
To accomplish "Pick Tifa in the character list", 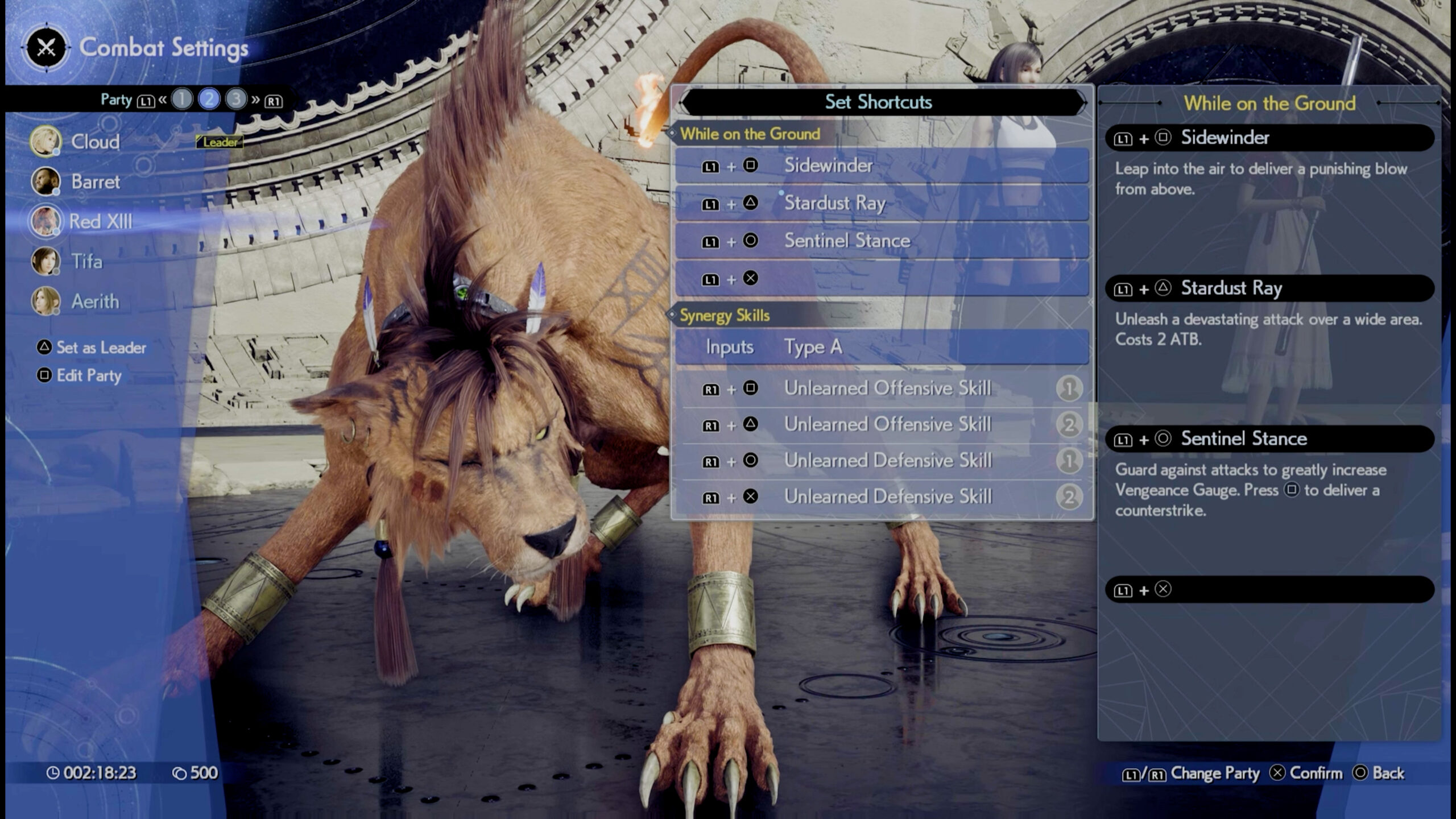I will click(86, 262).
